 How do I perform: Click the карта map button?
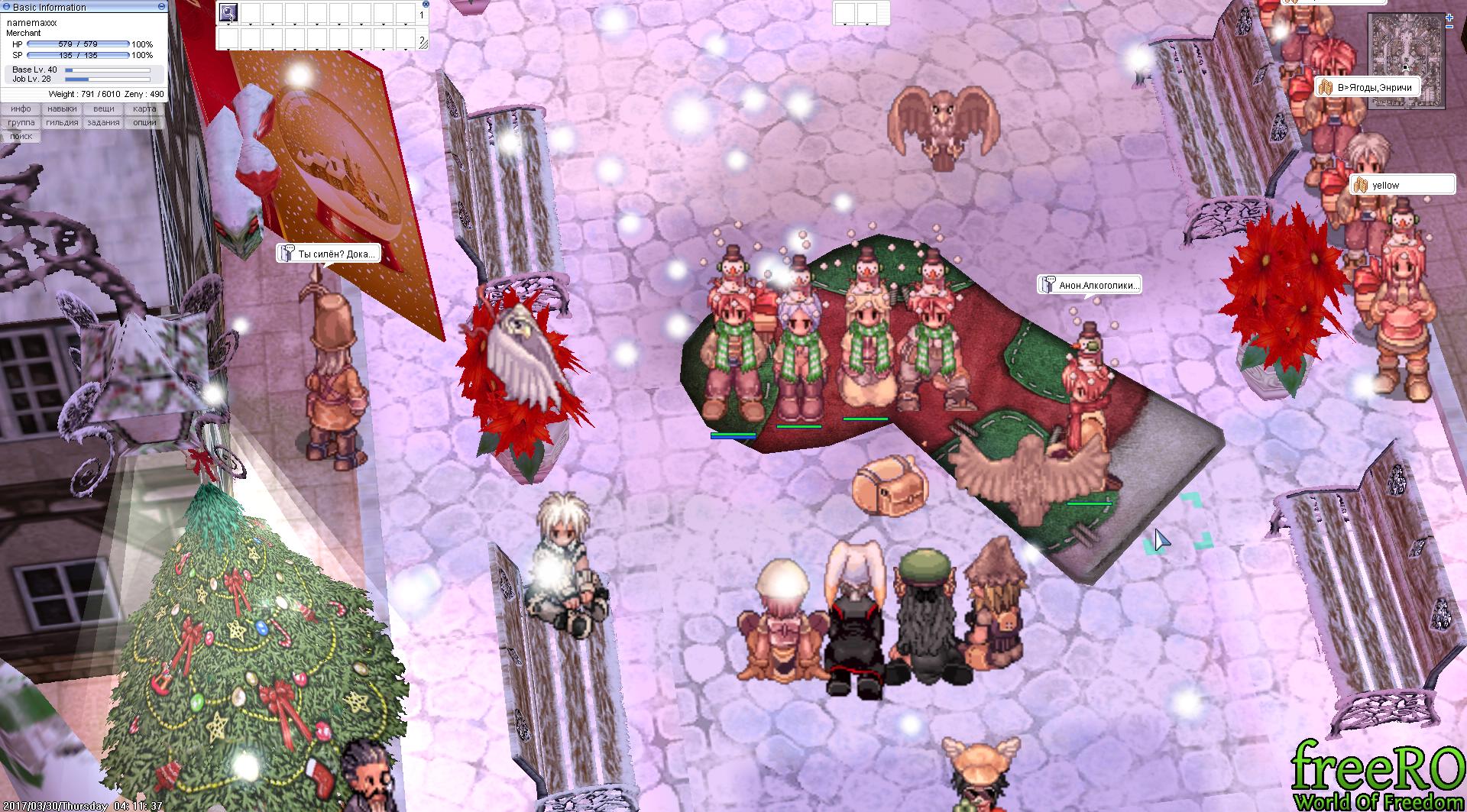[x=144, y=109]
